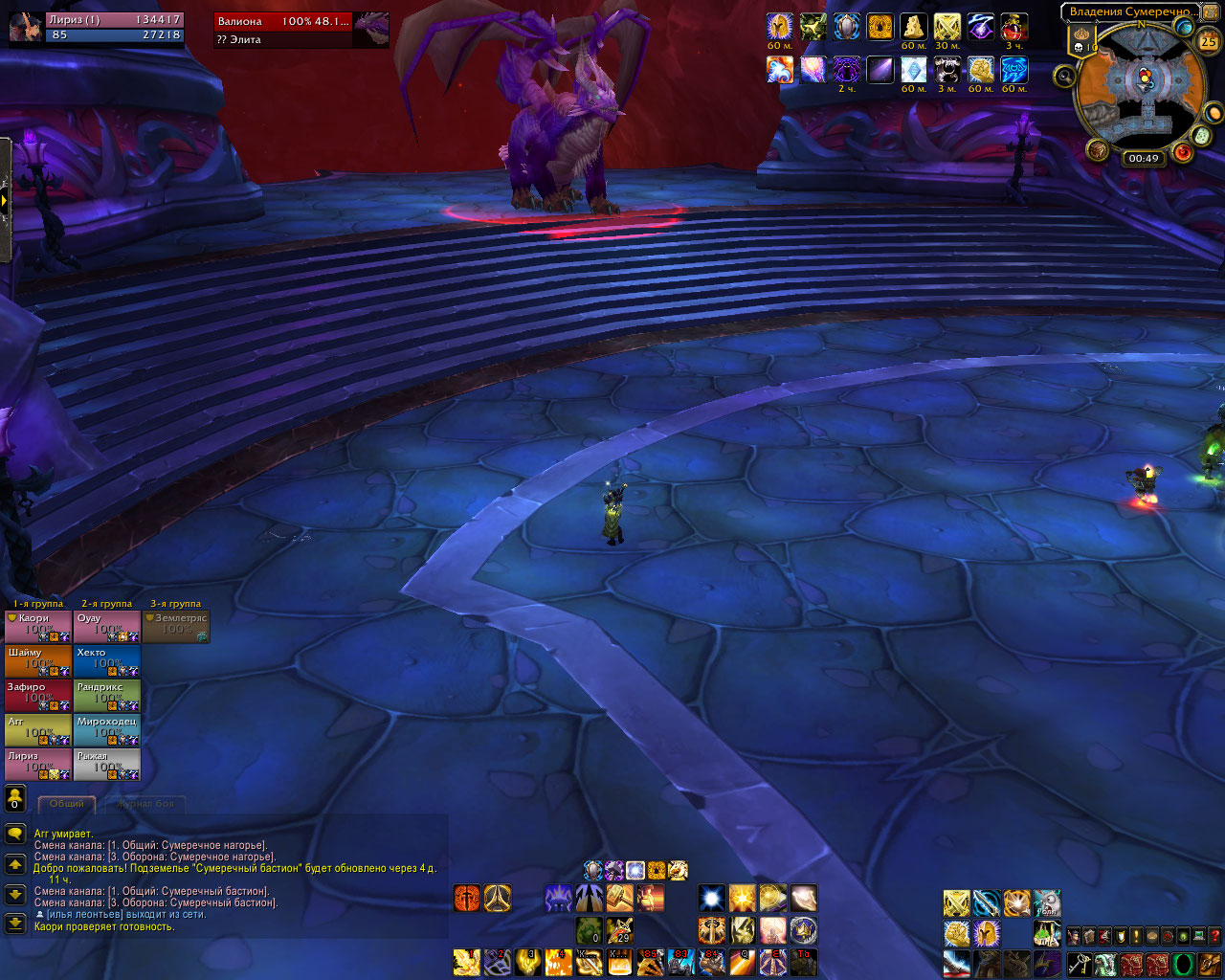Target raid member Шайму

pyautogui.click(x=38, y=660)
